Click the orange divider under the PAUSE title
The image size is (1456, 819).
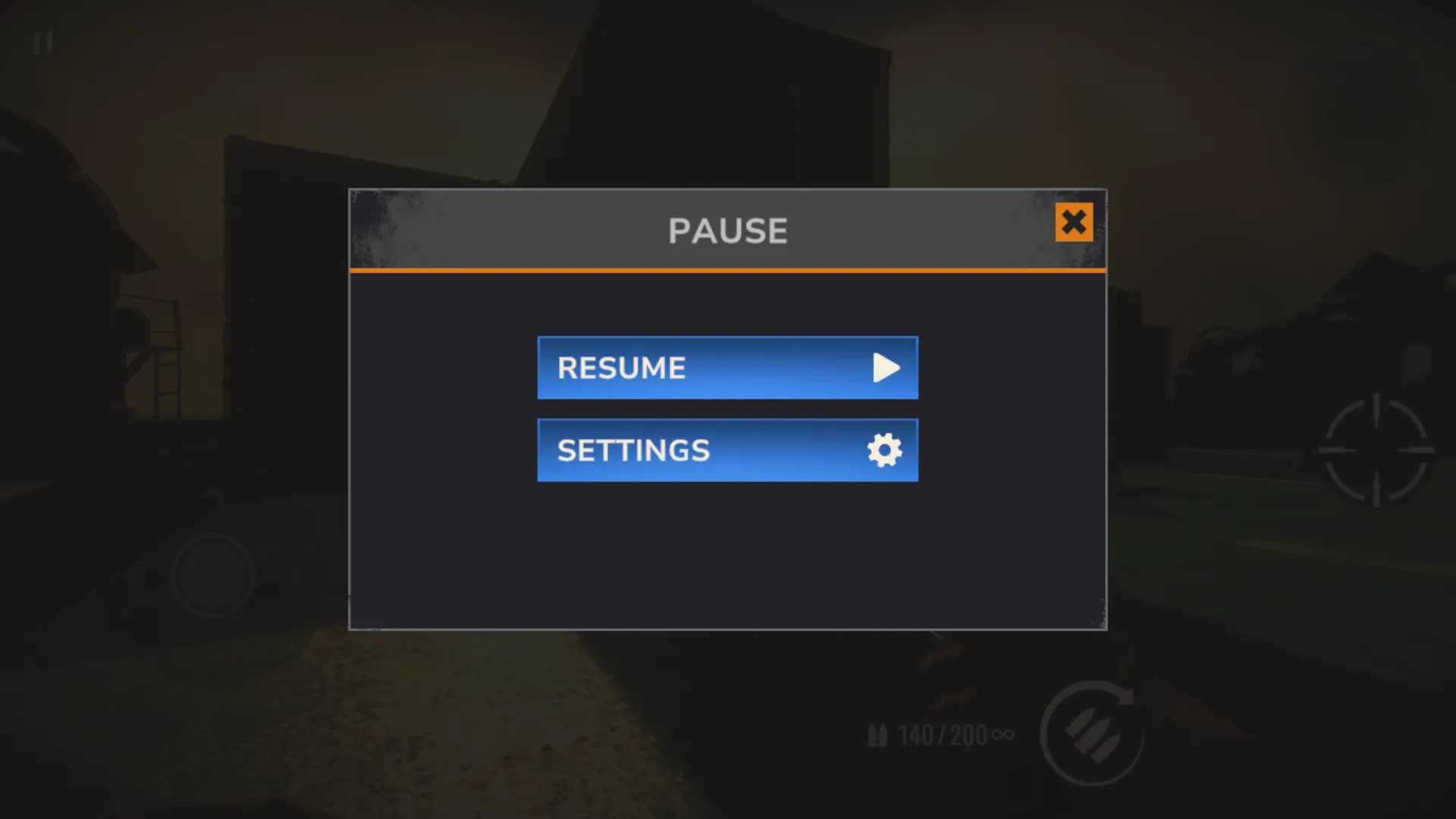pyautogui.click(x=726, y=268)
